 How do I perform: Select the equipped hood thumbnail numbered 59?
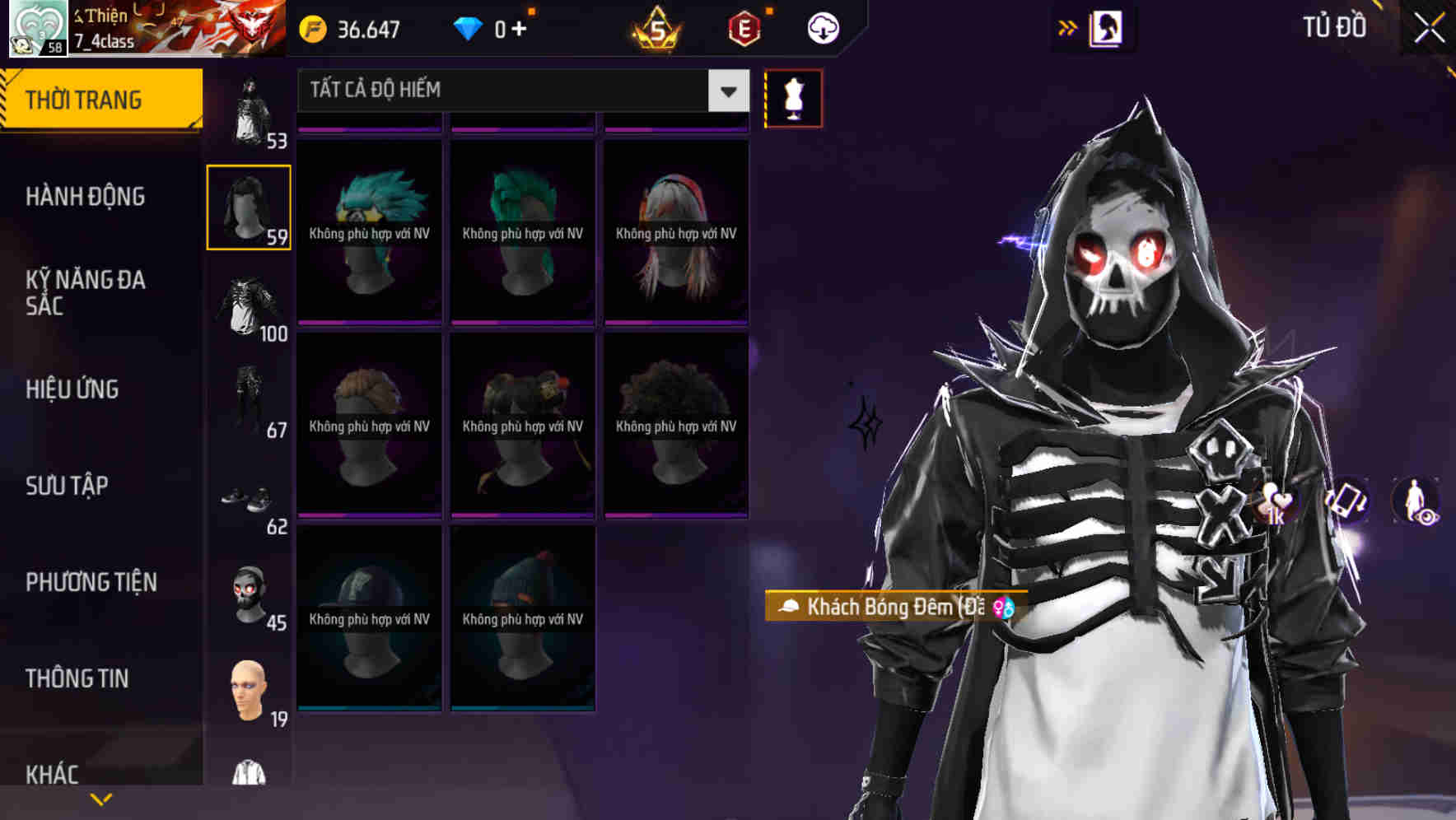click(248, 206)
